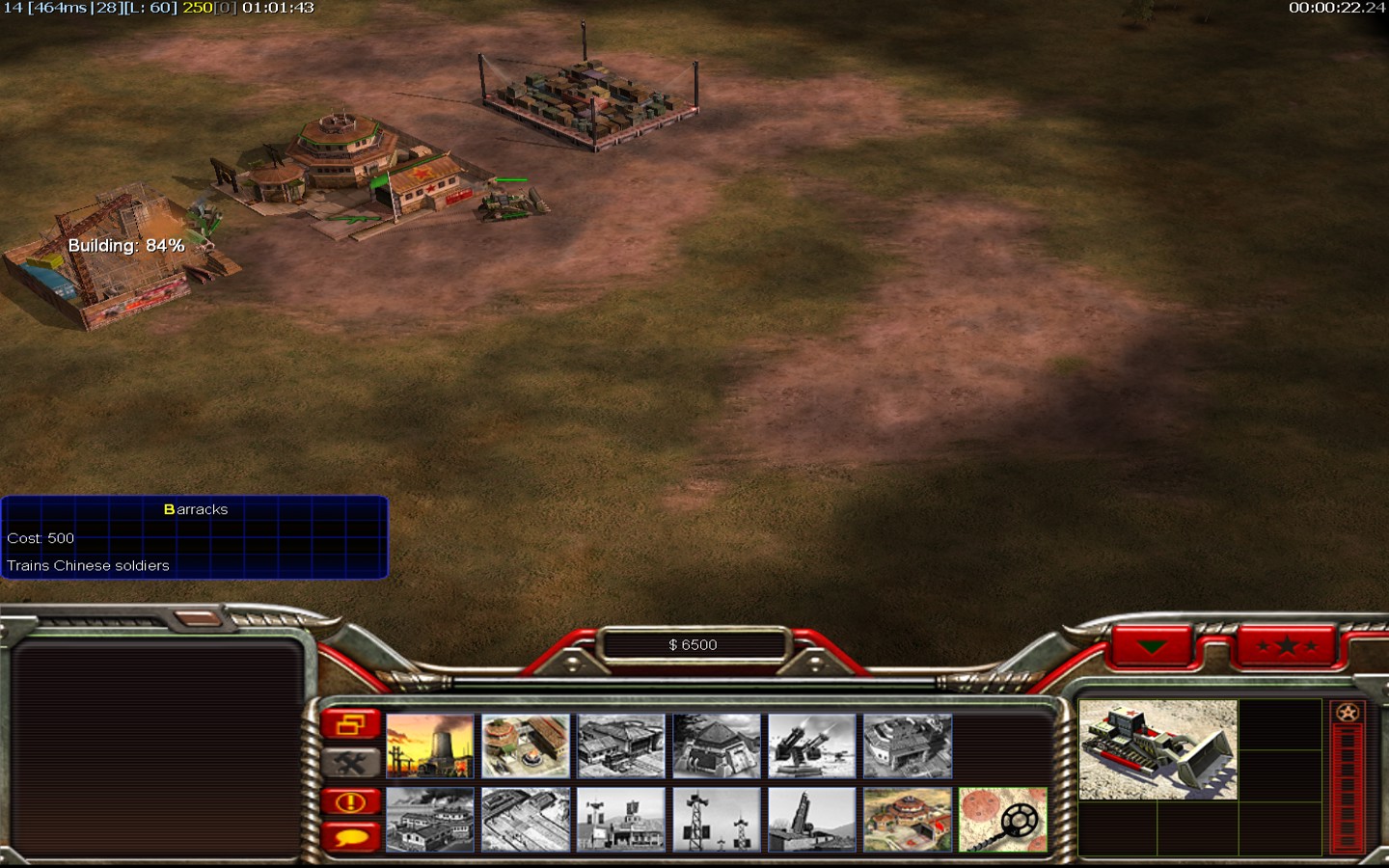Screen dimensions: 1389x868
Task: Open the options menu with overlapping-windows button
Action: pyautogui.click(x=350, y=724)
